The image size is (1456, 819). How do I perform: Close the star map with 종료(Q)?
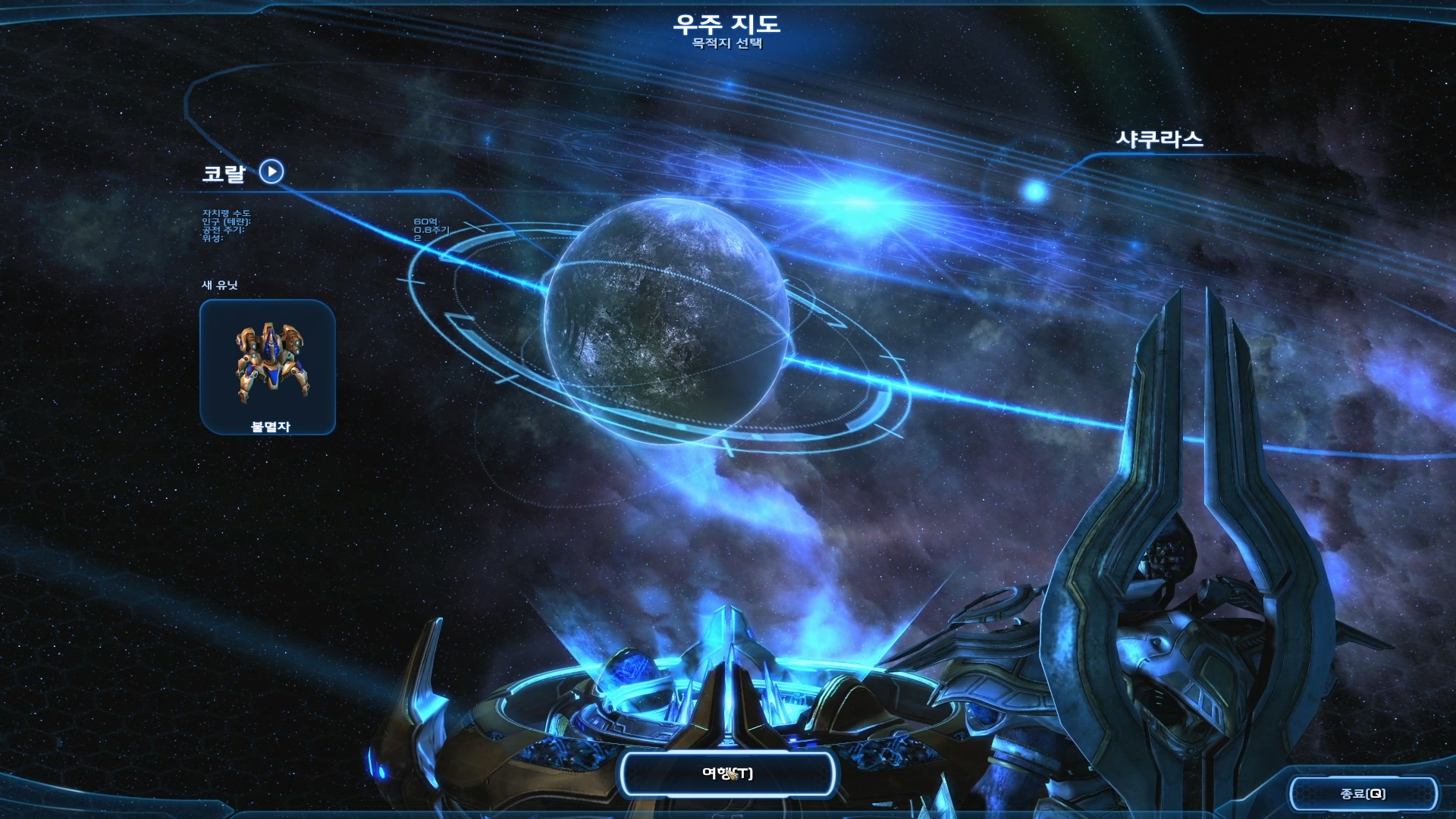tap(1363, 793)
